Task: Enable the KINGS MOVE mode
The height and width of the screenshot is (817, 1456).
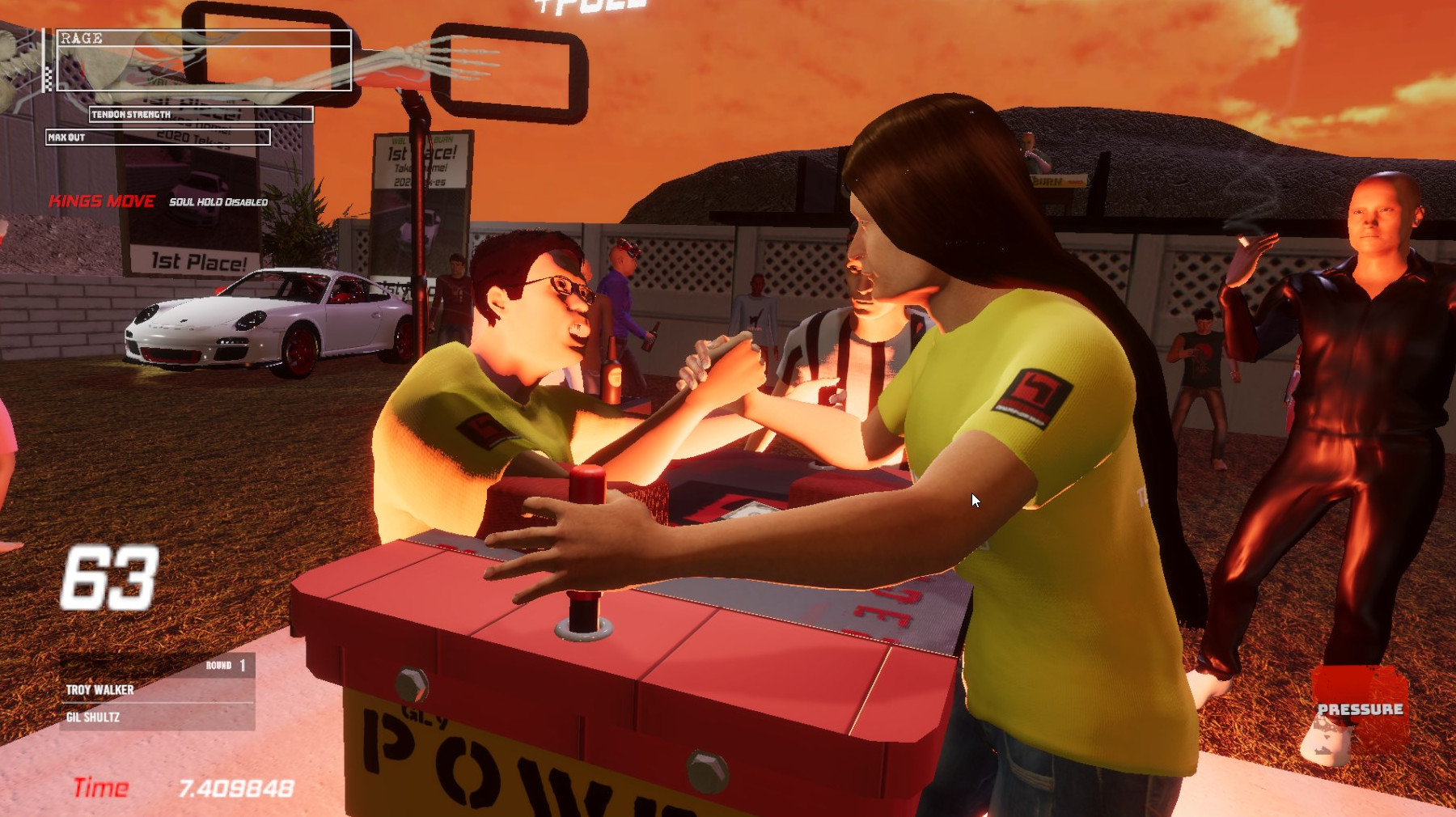Action: [x=101, y=202]
